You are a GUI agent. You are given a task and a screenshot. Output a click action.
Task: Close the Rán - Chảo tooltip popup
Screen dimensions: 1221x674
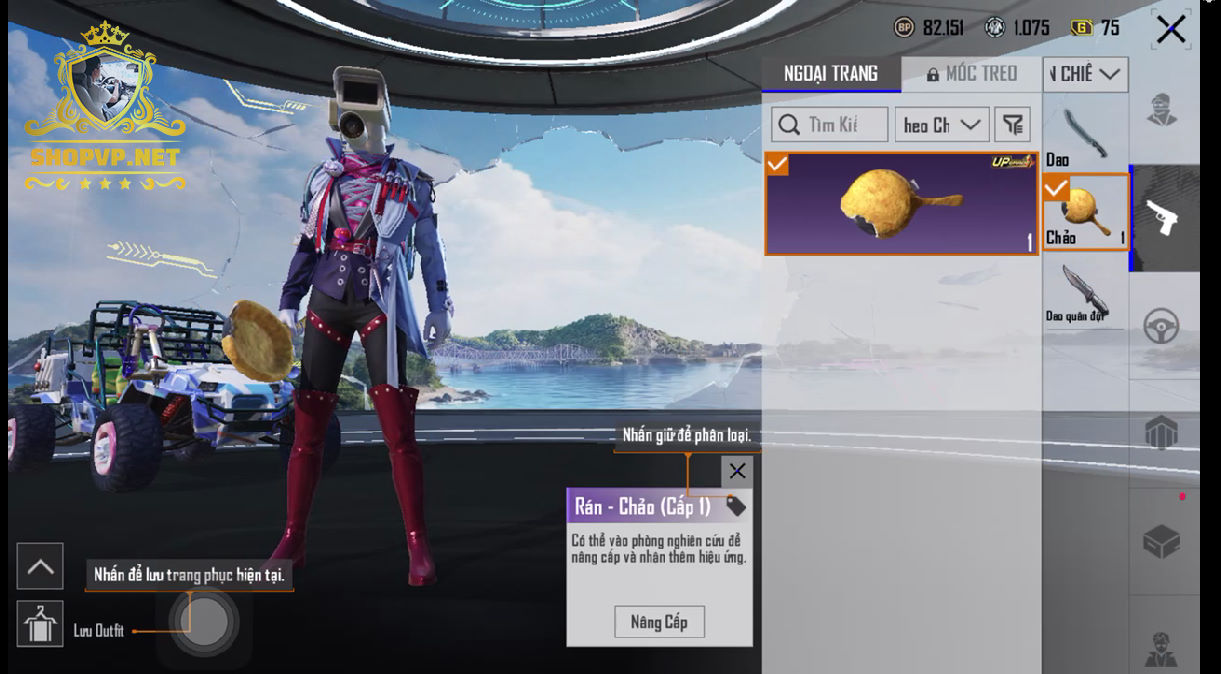coord(737,471)
